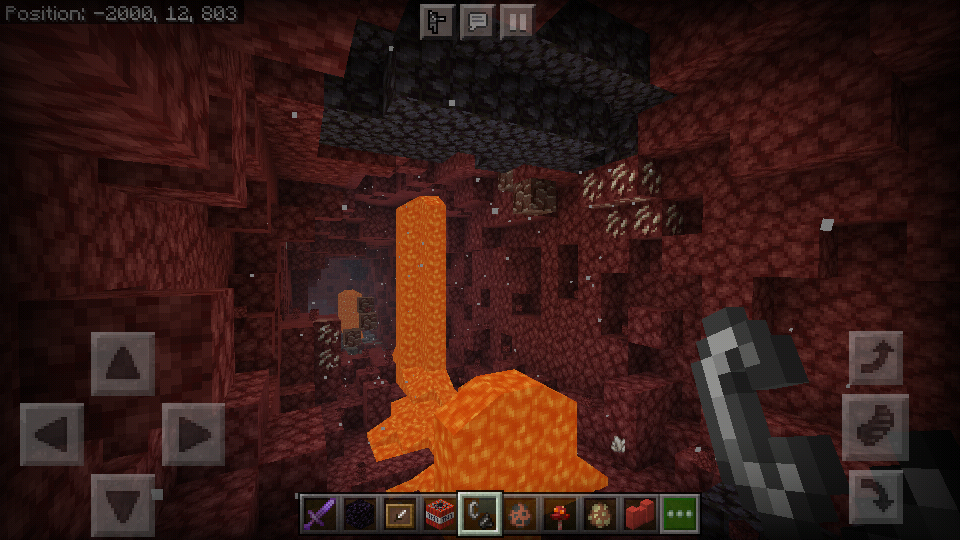Select the TNT block slot
960x540 pixels.
(x=438, y=514)
